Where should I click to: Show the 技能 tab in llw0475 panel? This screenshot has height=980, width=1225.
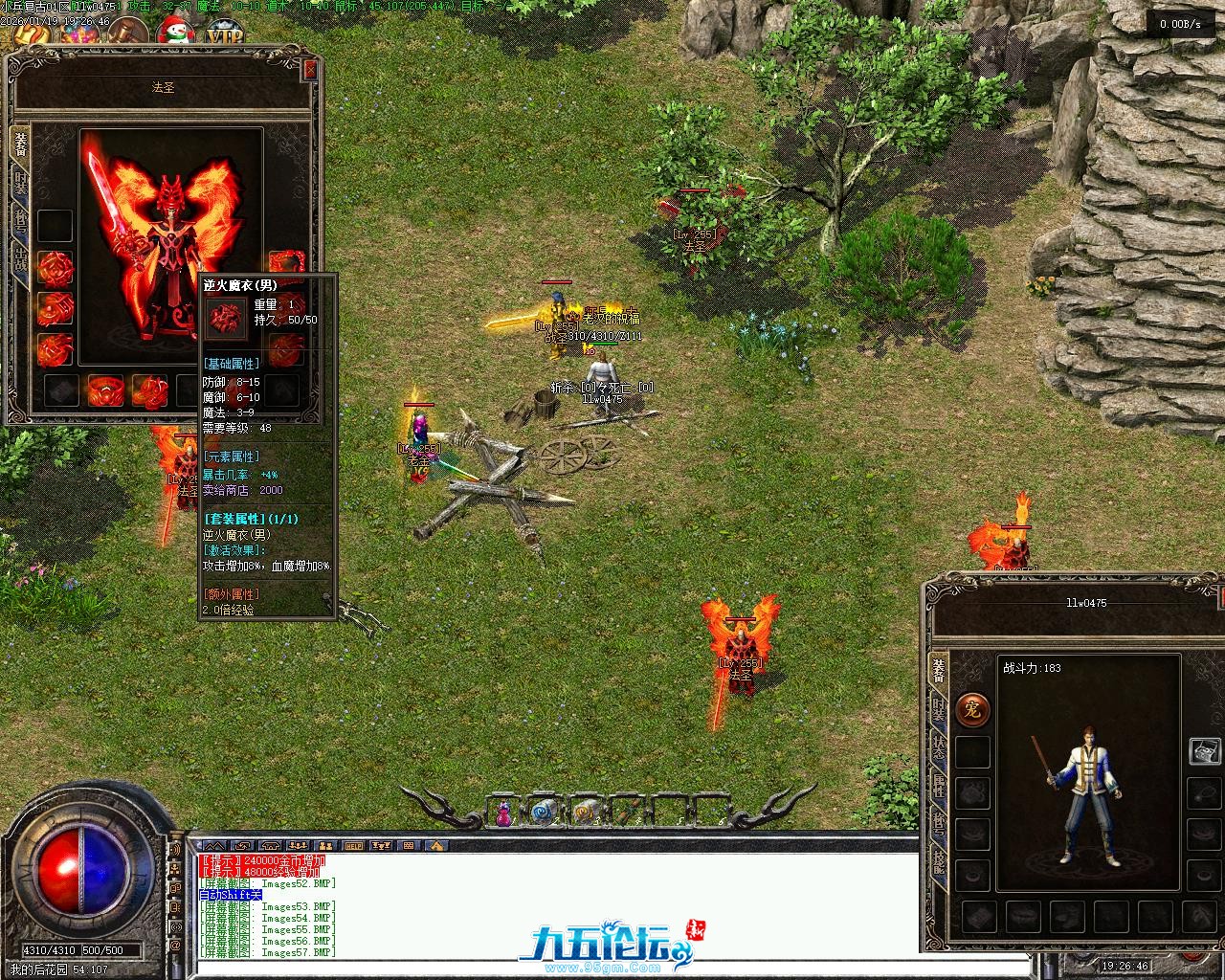coord(939,861)
